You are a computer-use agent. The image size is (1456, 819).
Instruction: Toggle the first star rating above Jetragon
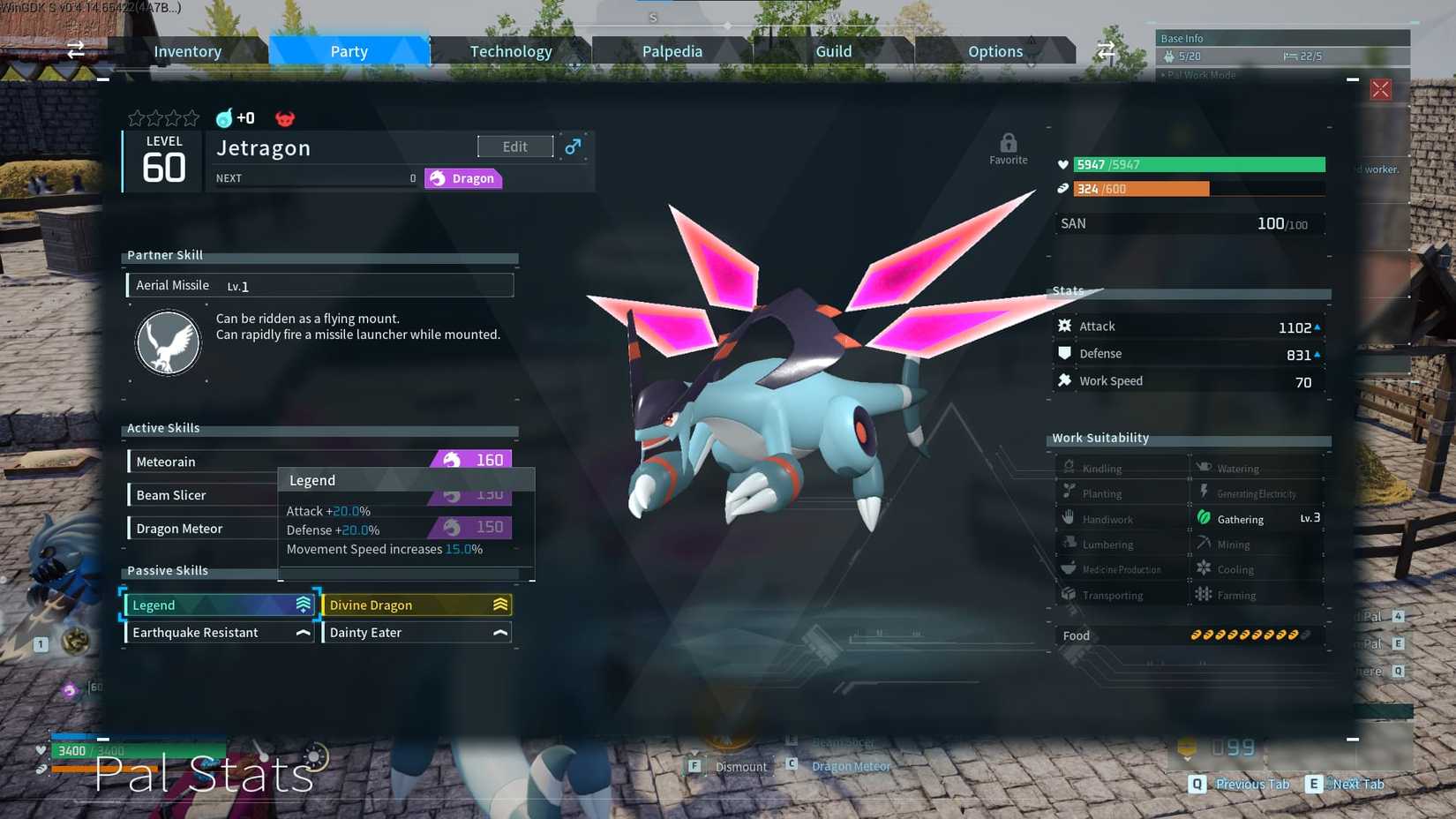coord(138,117)
